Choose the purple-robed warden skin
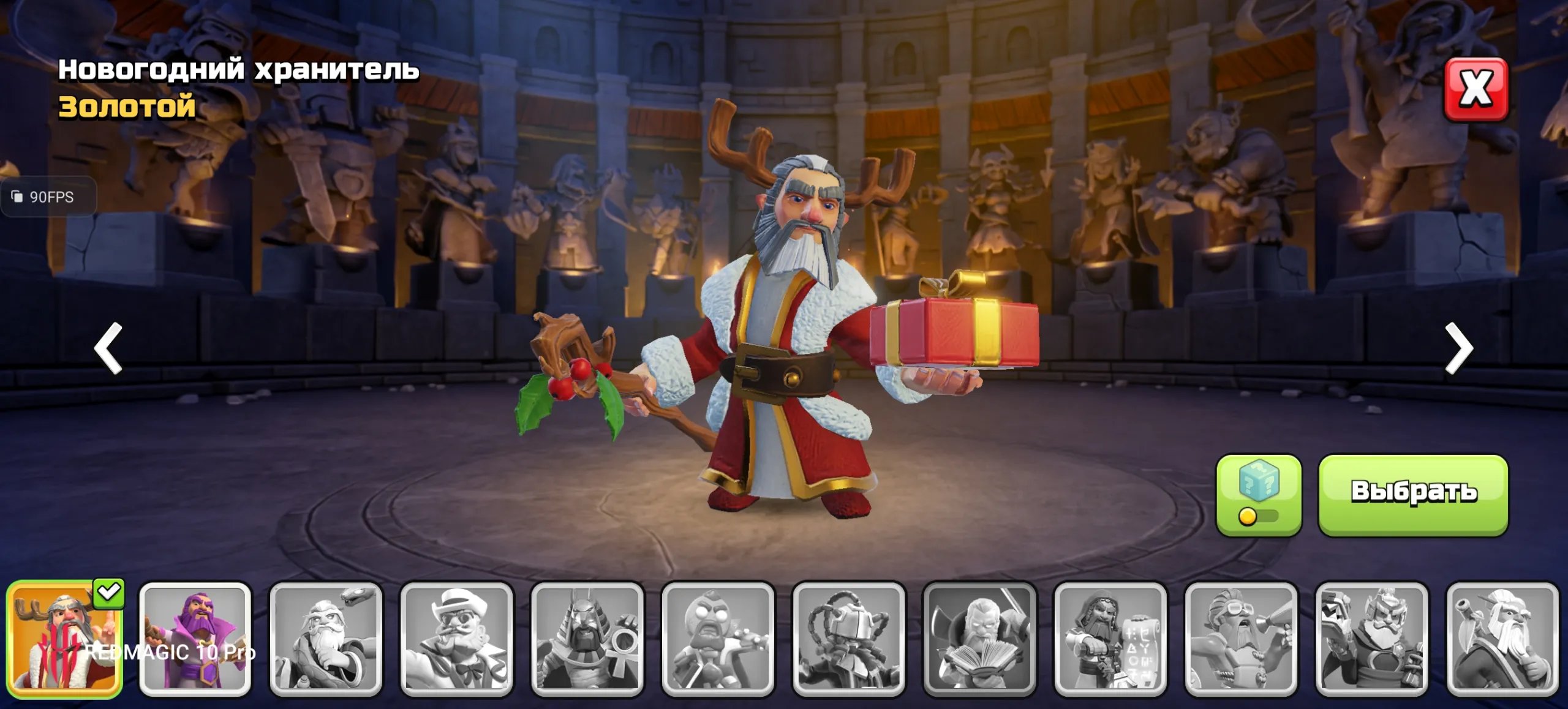The image size is (1568, 709). click(195, 639)
